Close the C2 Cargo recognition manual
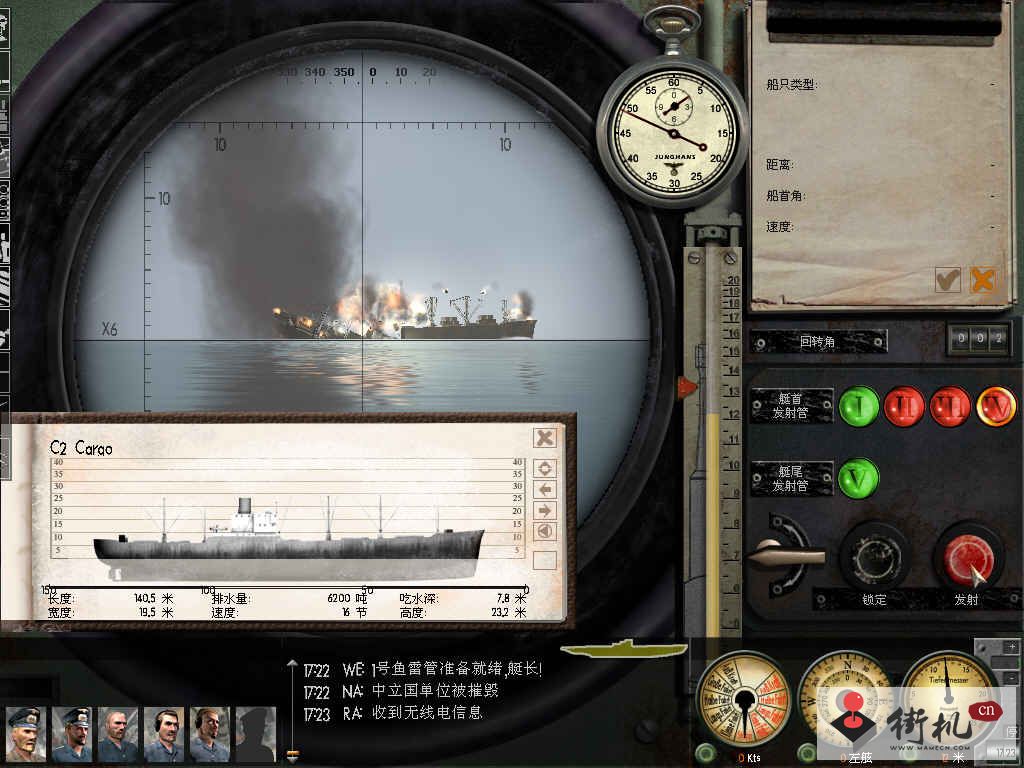This screenshot has width=1024, height=768. coord(544,437)
